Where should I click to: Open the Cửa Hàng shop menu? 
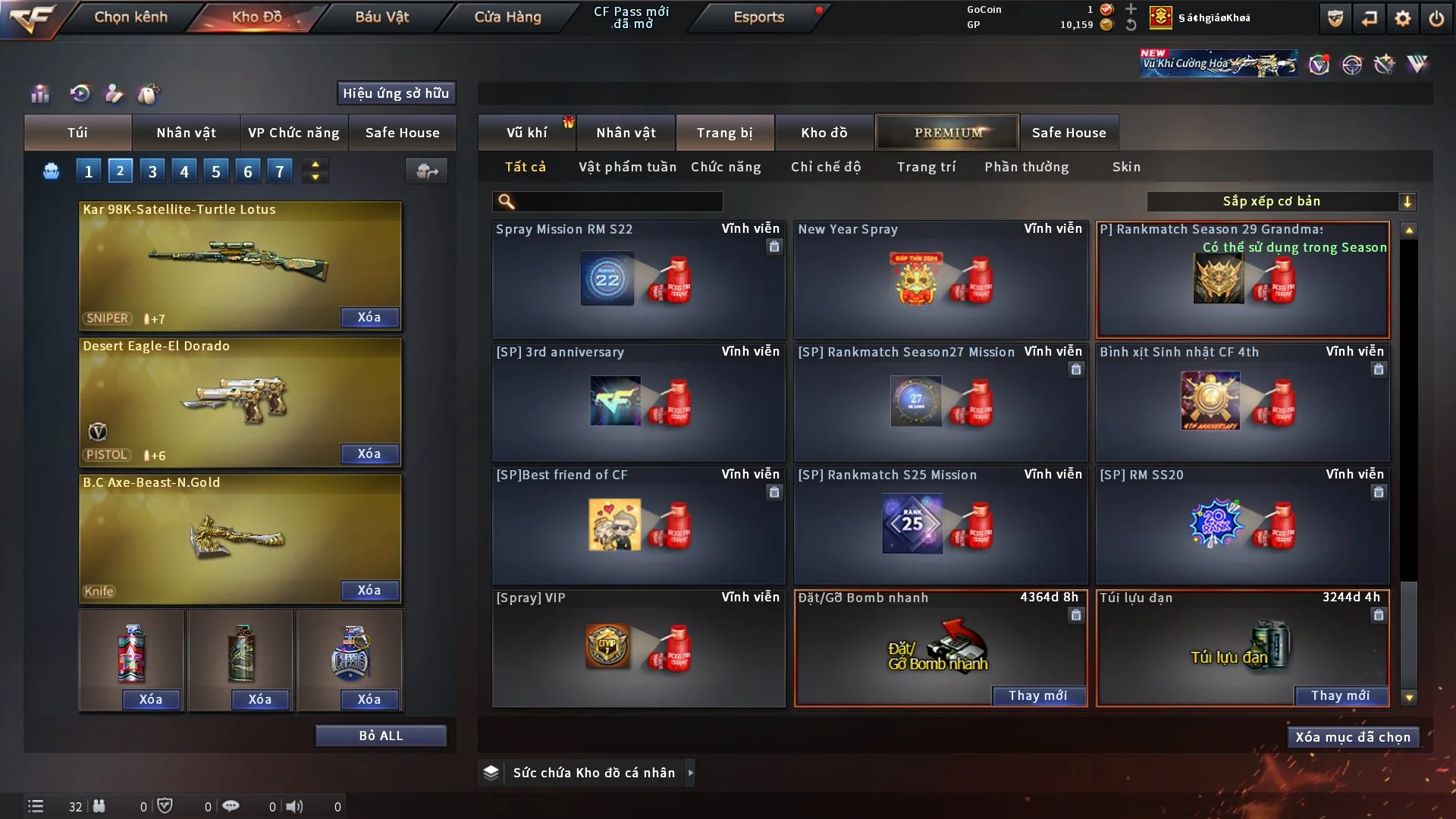click(x=507, y=17)
